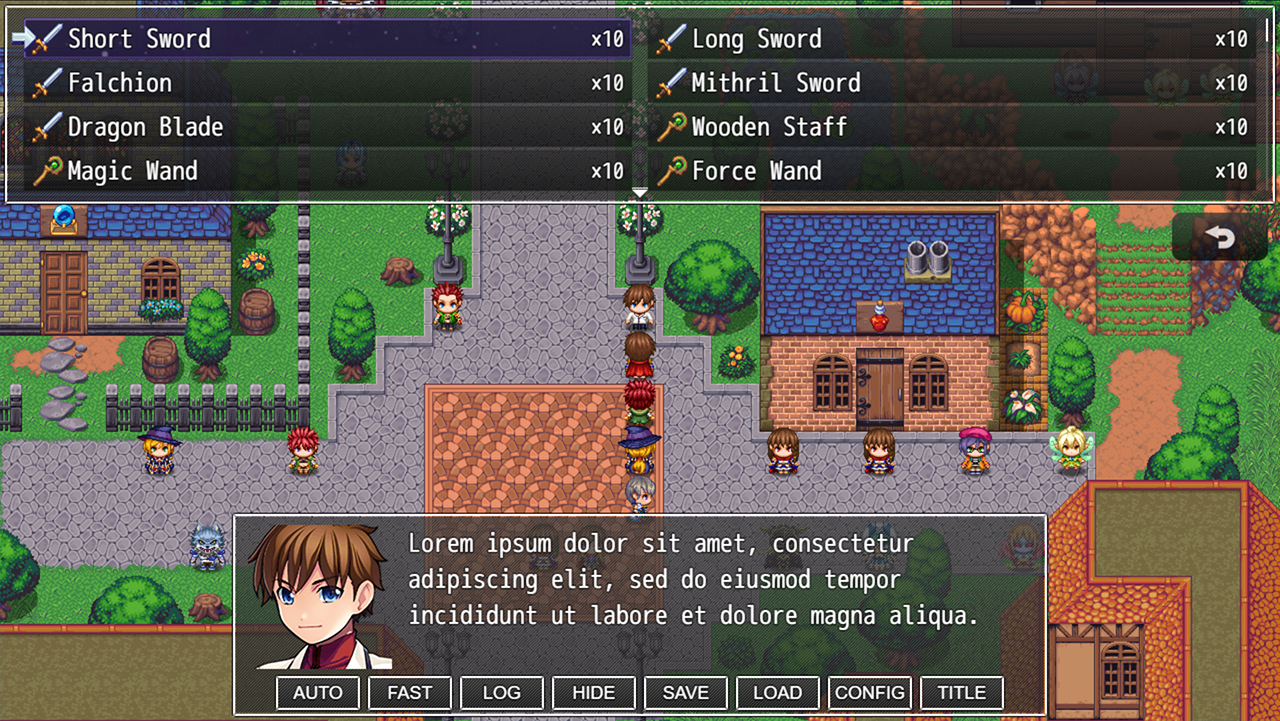This screenshot has height=721, width=1280.
Task: Return to the TITLE screen
Action: [962, 692]
